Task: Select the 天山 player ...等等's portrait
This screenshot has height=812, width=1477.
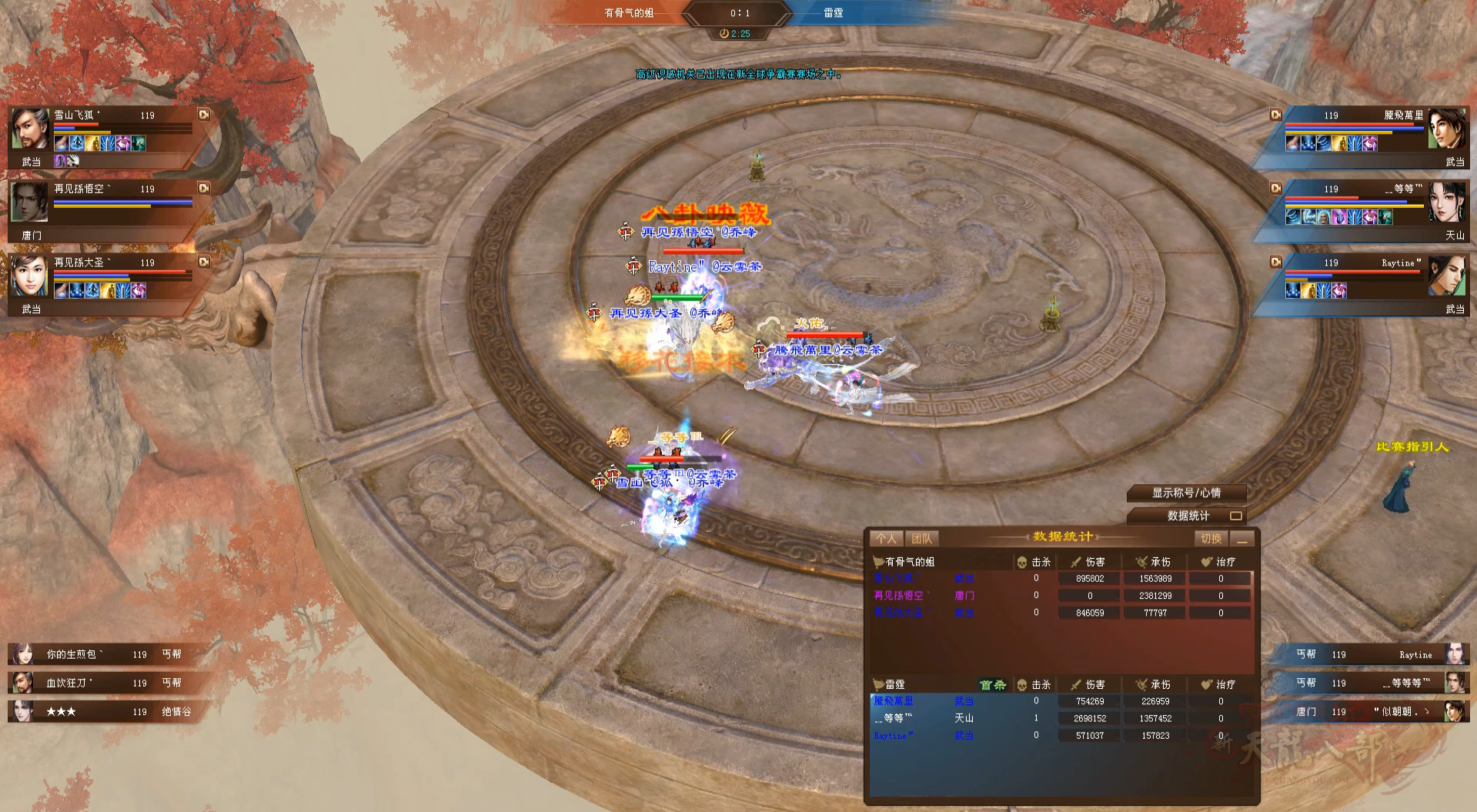Action: point(1447,202)
